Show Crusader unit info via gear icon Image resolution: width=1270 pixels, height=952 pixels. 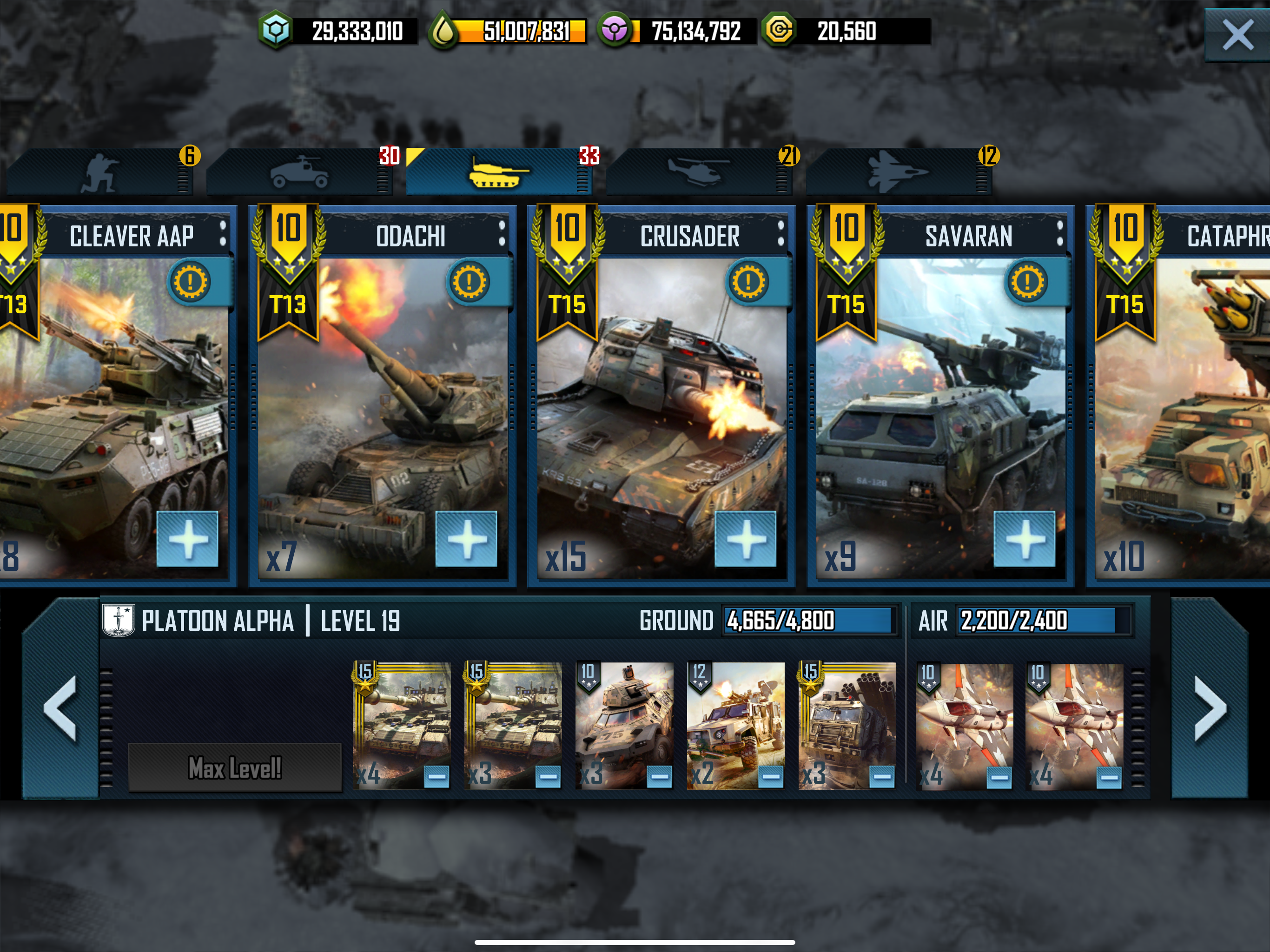tap(748, 281)
